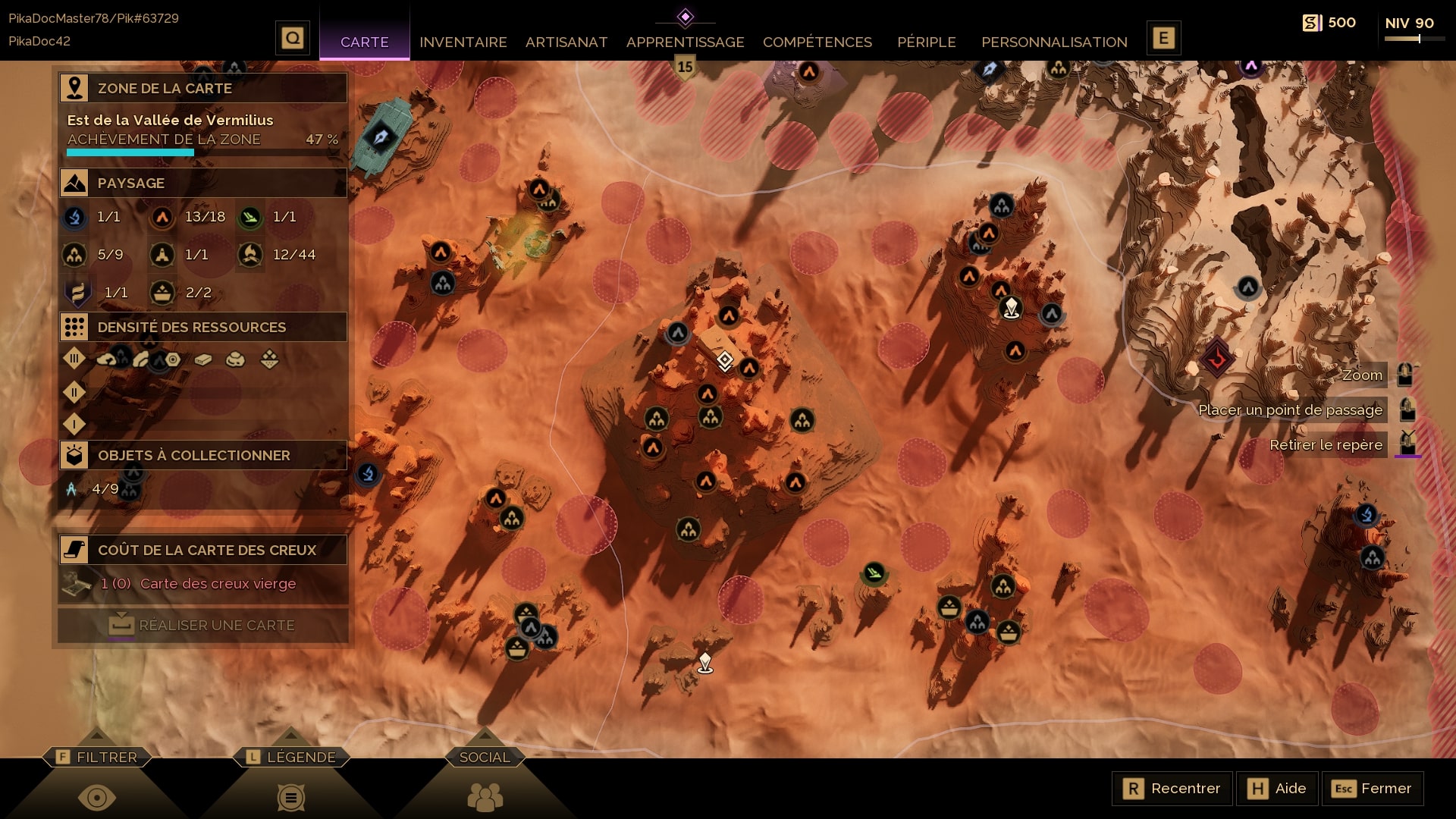1456x819 pixels.
Task: Show the Personnalisation tab
Action: pyautogui.click(x=1054, y=42)
